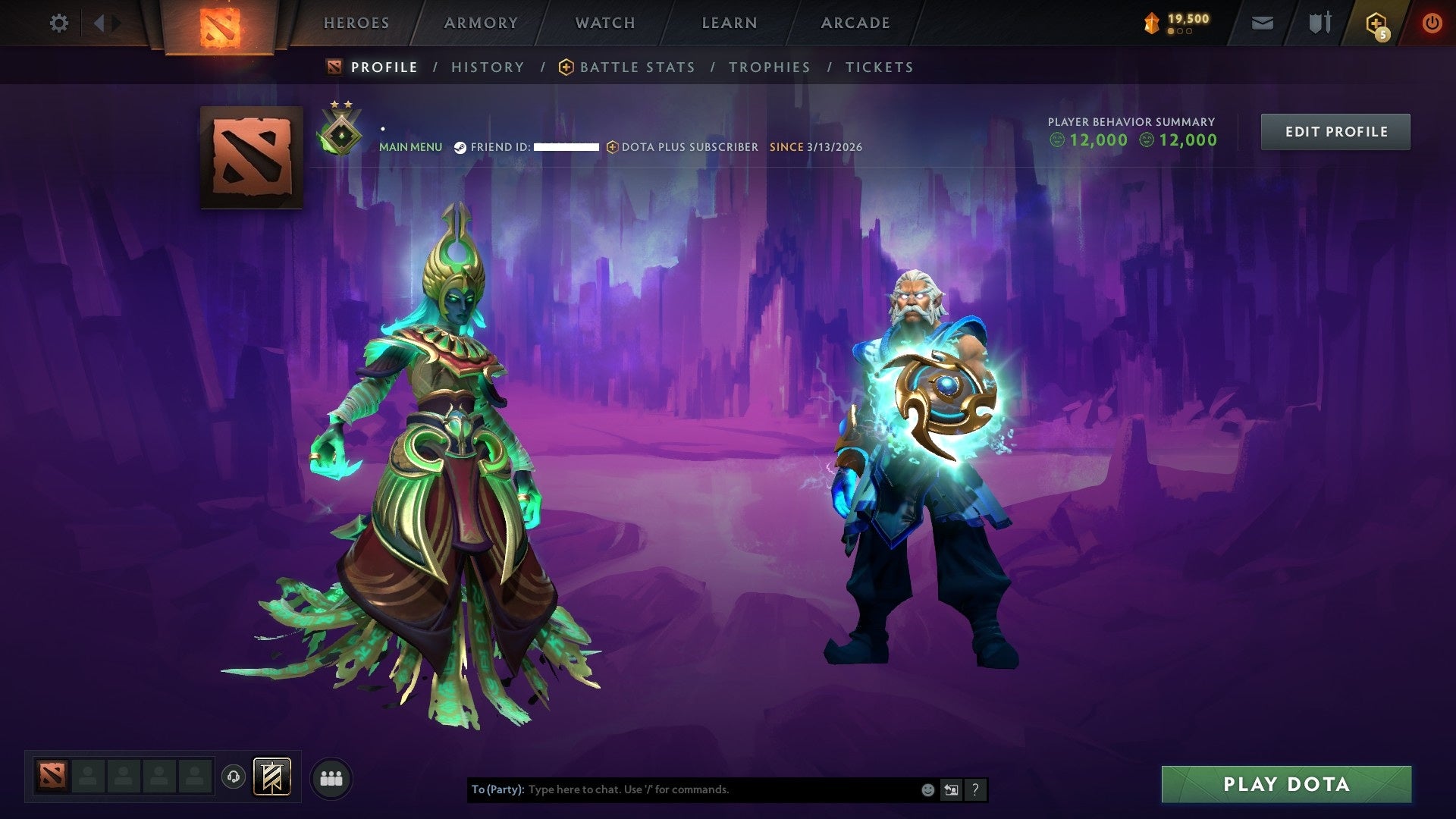Toggle the chat wheel icon
This screenshot has height=819, width=1456.
950,789
